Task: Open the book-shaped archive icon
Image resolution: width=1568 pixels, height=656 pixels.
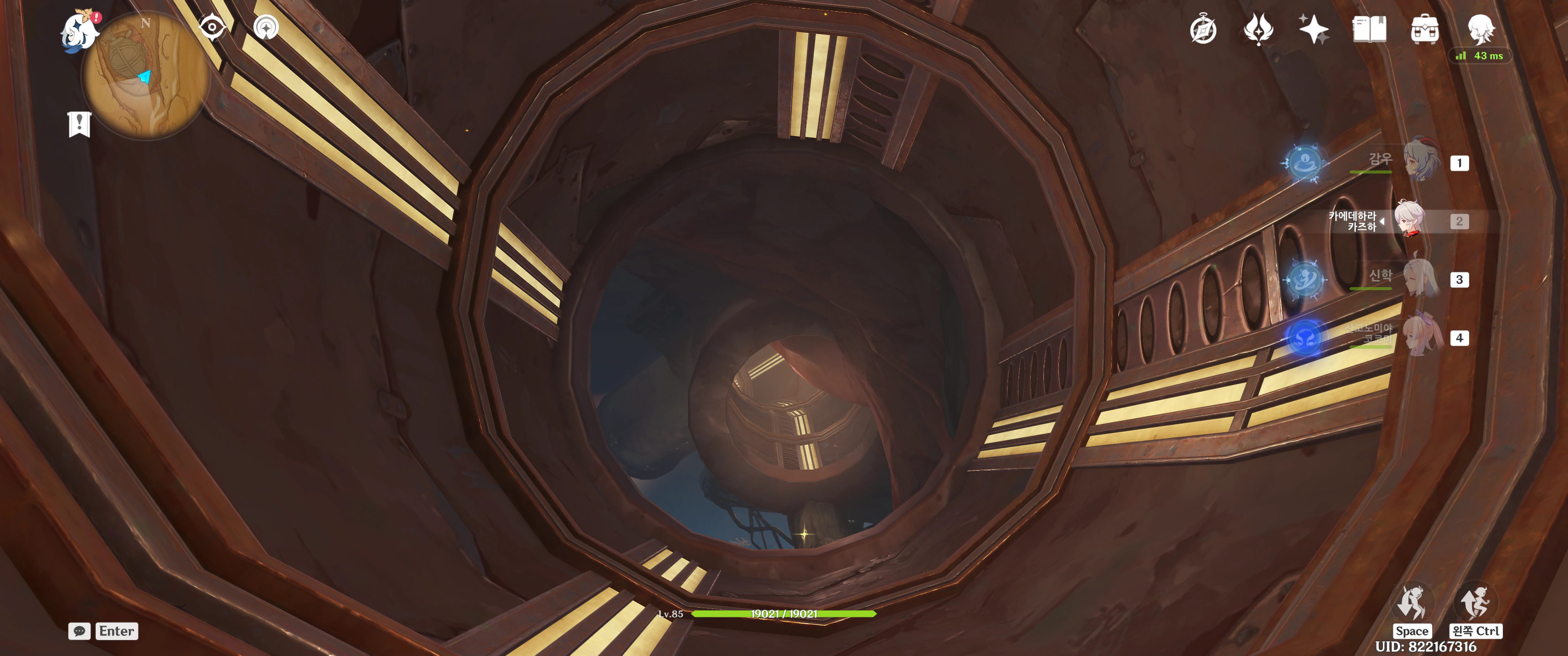Action: 1369,29
